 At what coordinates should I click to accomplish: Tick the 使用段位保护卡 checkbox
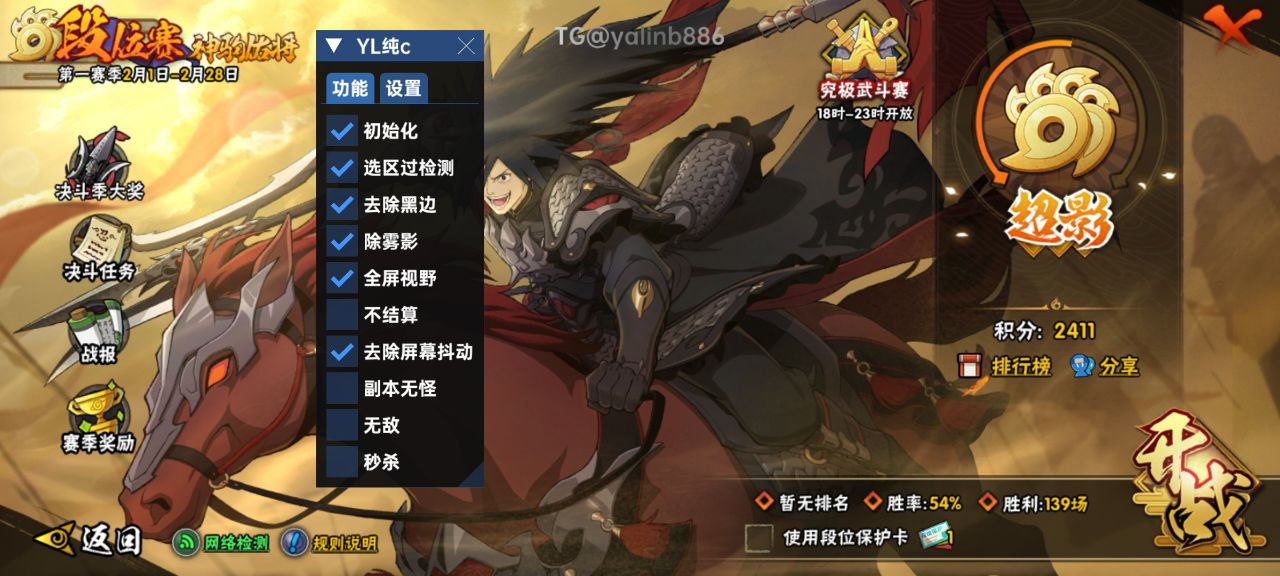point(759,538)
